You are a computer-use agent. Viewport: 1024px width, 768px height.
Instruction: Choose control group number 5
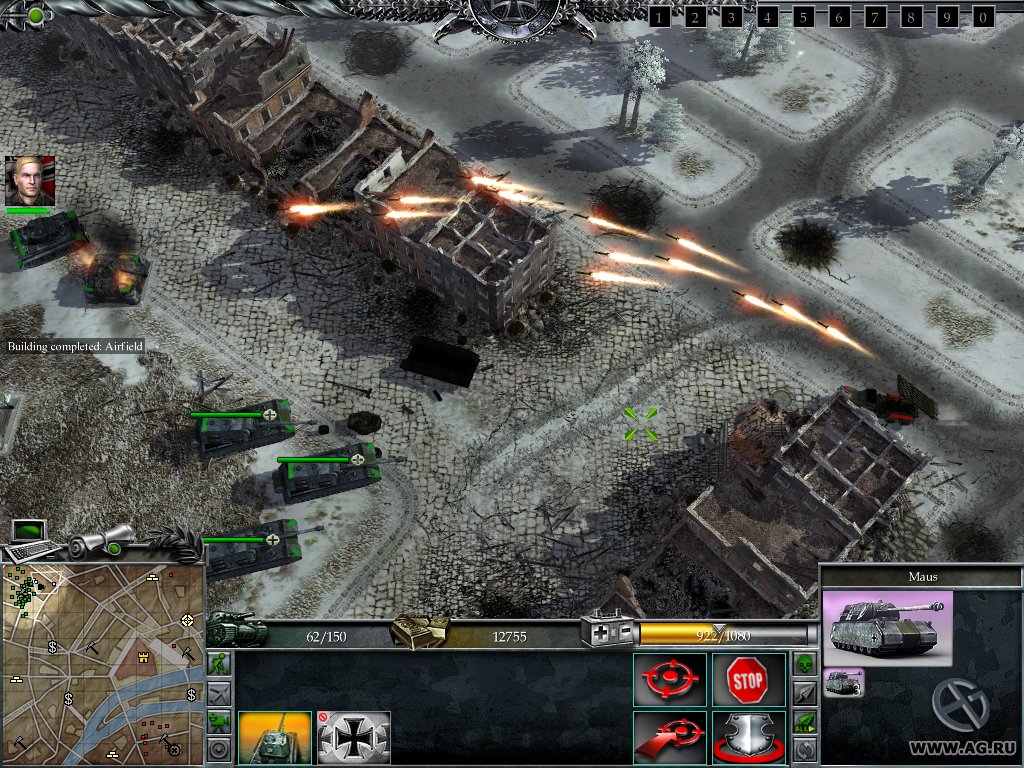pos(804,16)
